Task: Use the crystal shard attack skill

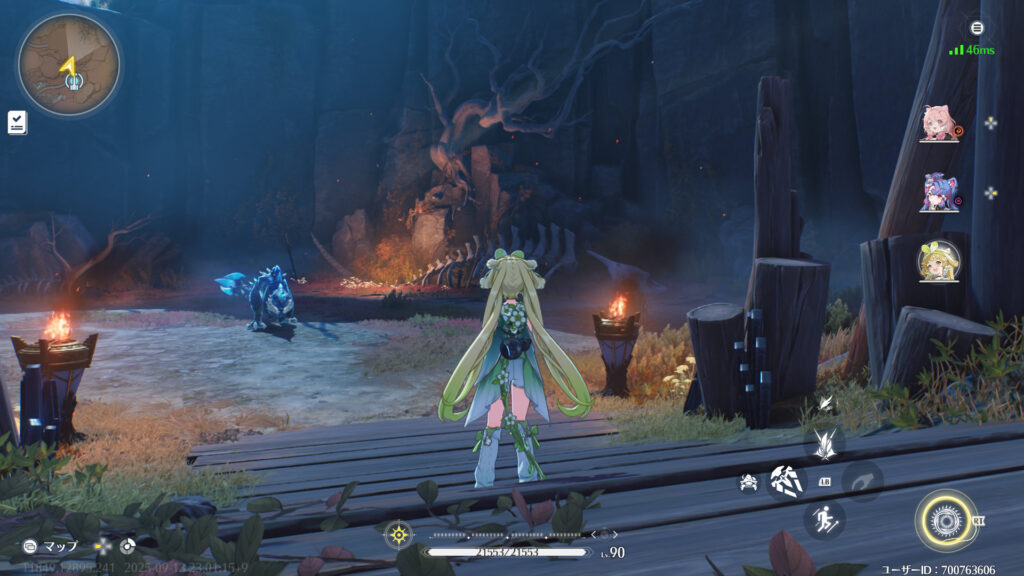Action: pos(786,481)
